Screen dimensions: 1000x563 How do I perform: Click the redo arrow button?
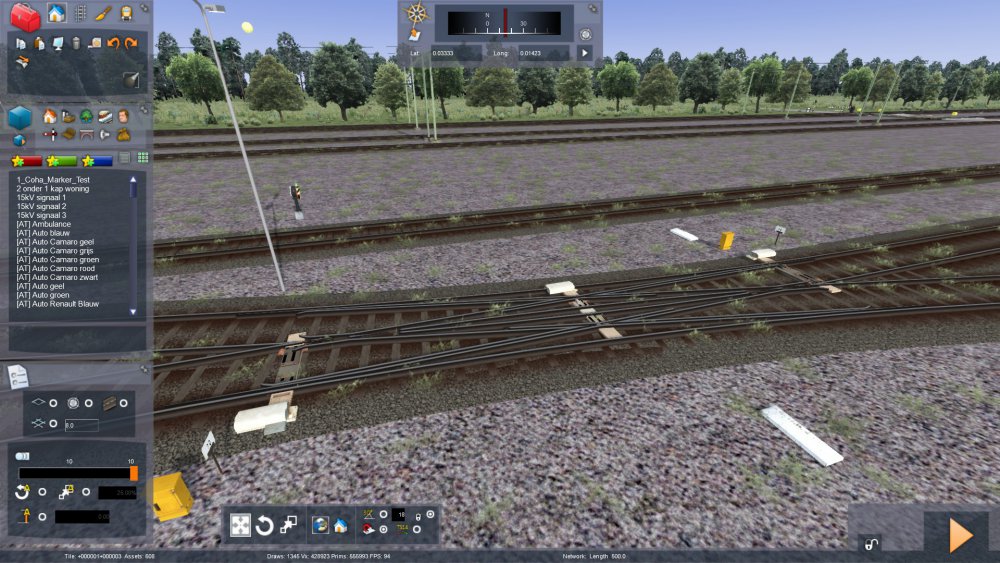[x=130, y=43]
